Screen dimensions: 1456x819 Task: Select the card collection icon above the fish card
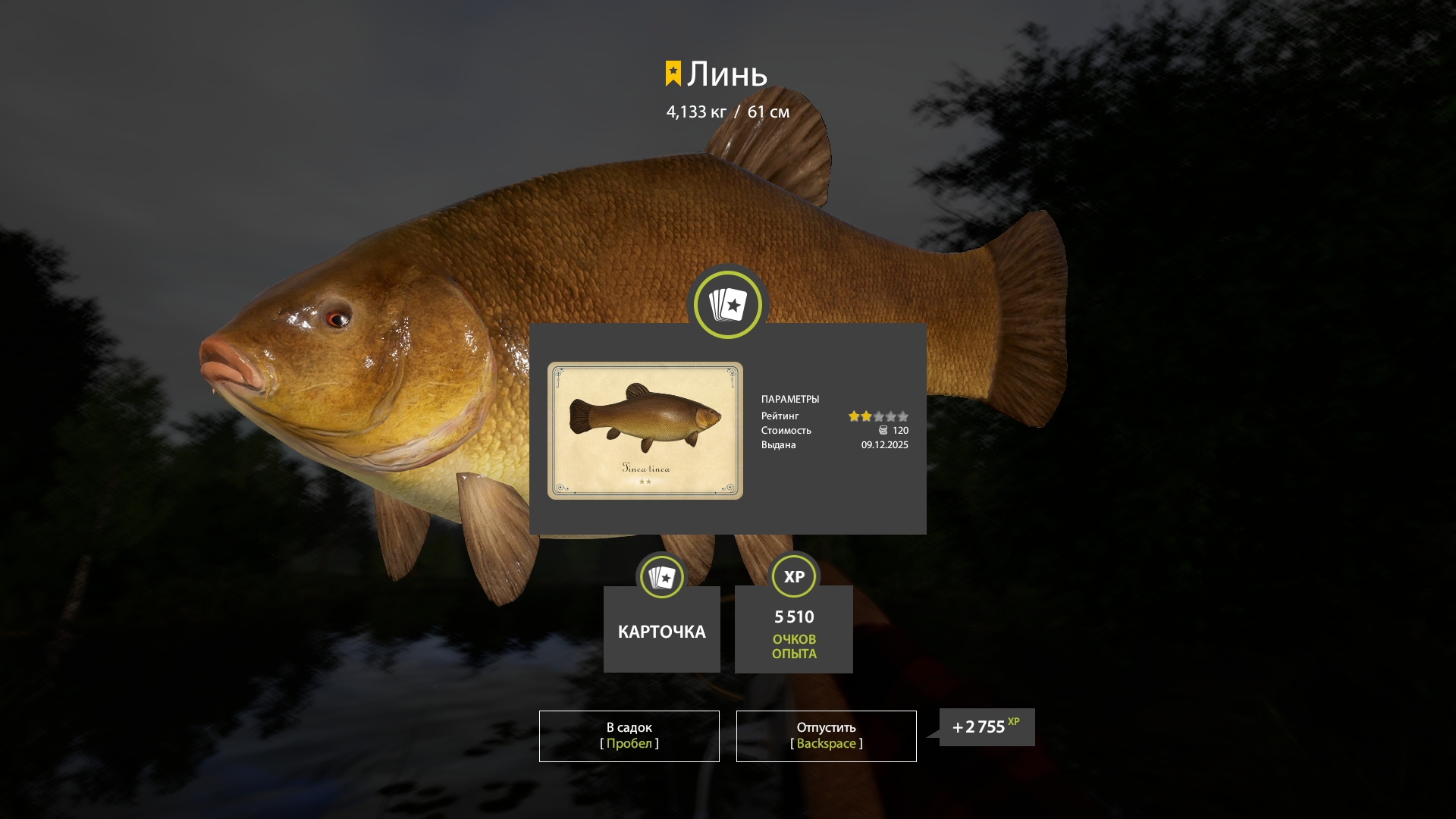click(726, 304)
